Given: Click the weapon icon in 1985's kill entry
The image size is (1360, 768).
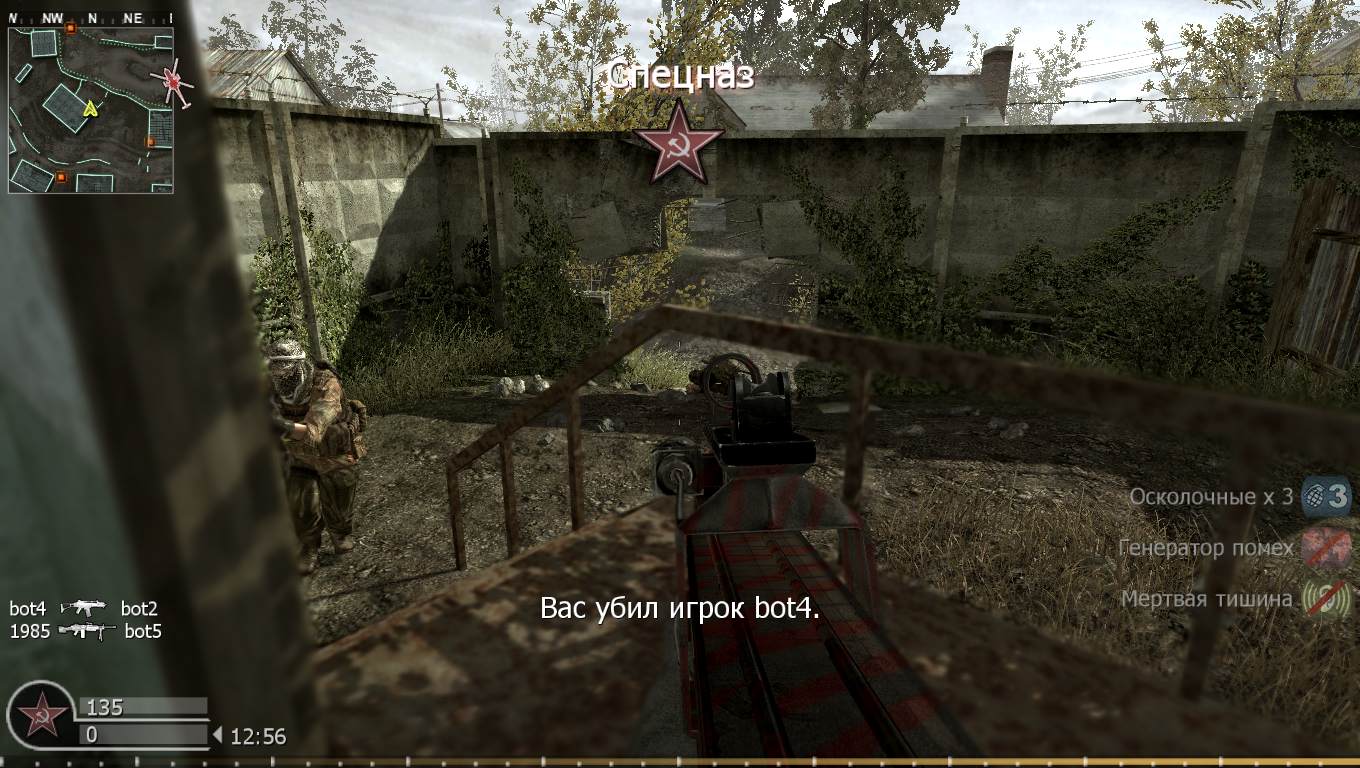Looking at the screenshot, I should click(x=87, y=631).
